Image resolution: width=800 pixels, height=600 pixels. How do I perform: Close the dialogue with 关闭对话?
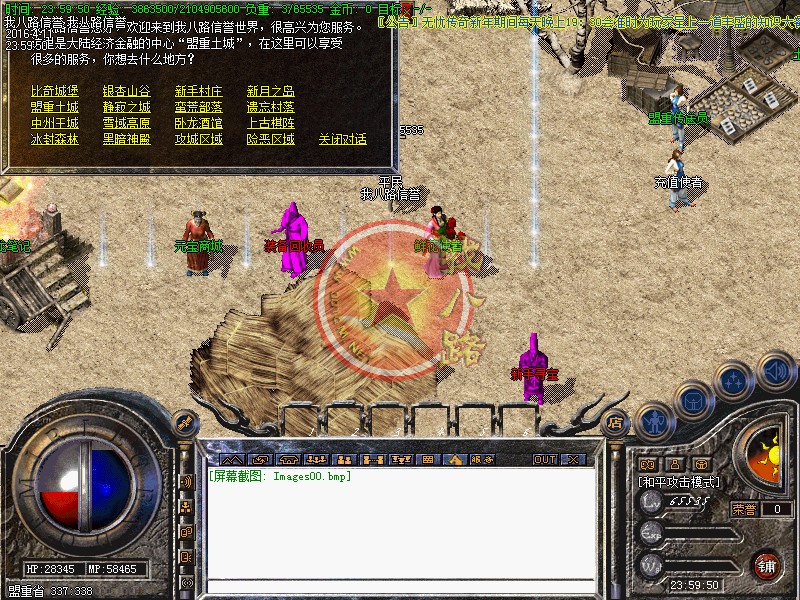point(342,139)
